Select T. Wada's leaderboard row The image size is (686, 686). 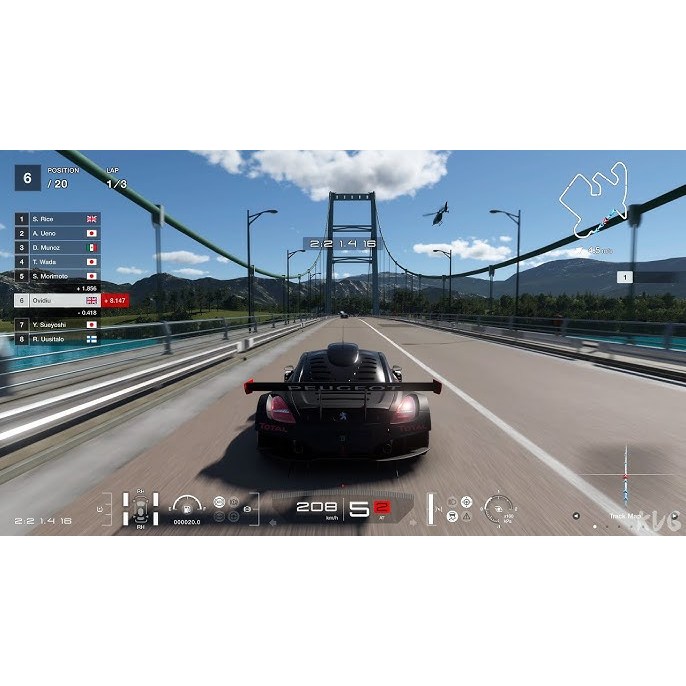tap(57, 261)
